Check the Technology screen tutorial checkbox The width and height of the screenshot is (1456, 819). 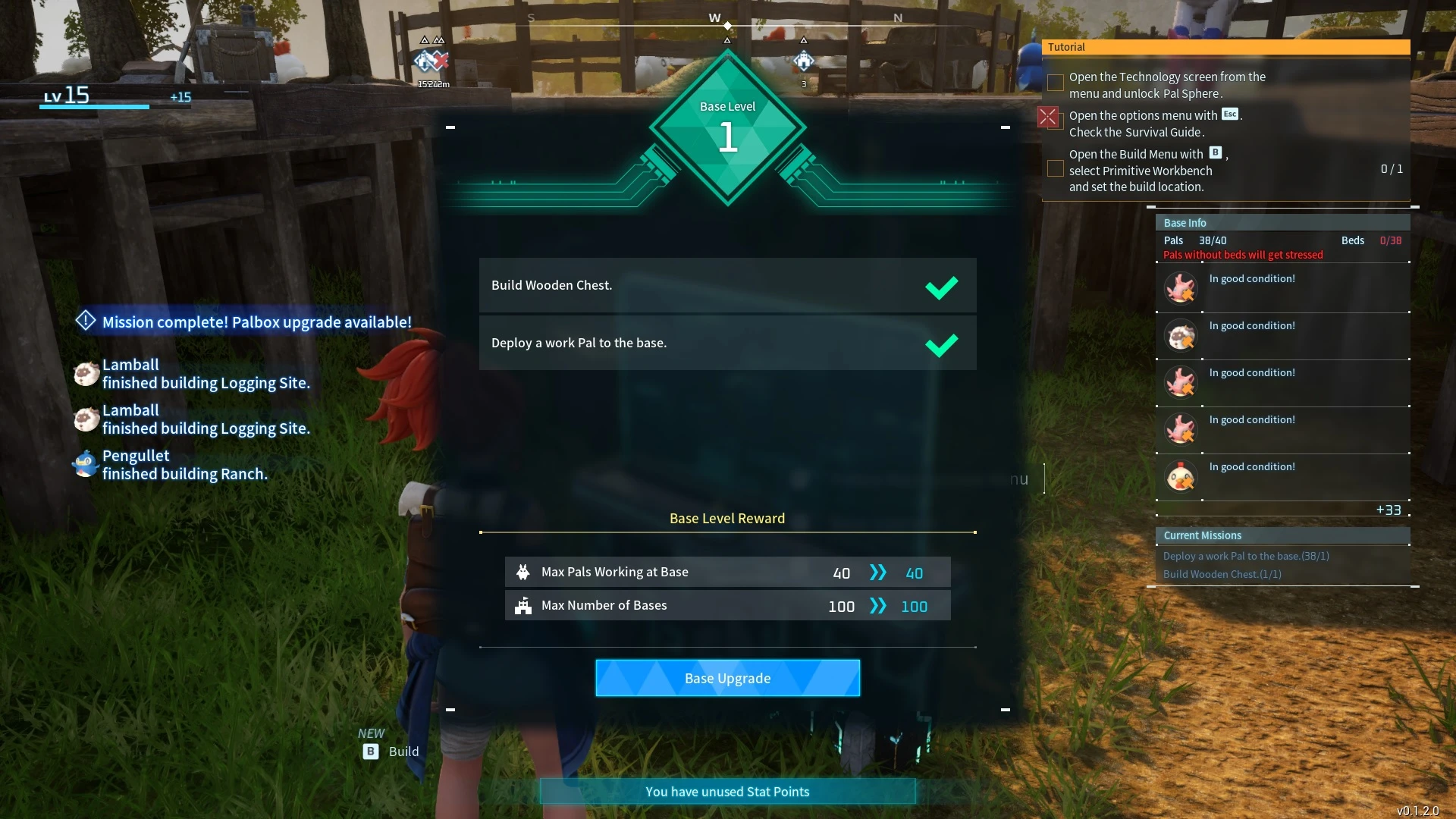[x=1055, y=83]
